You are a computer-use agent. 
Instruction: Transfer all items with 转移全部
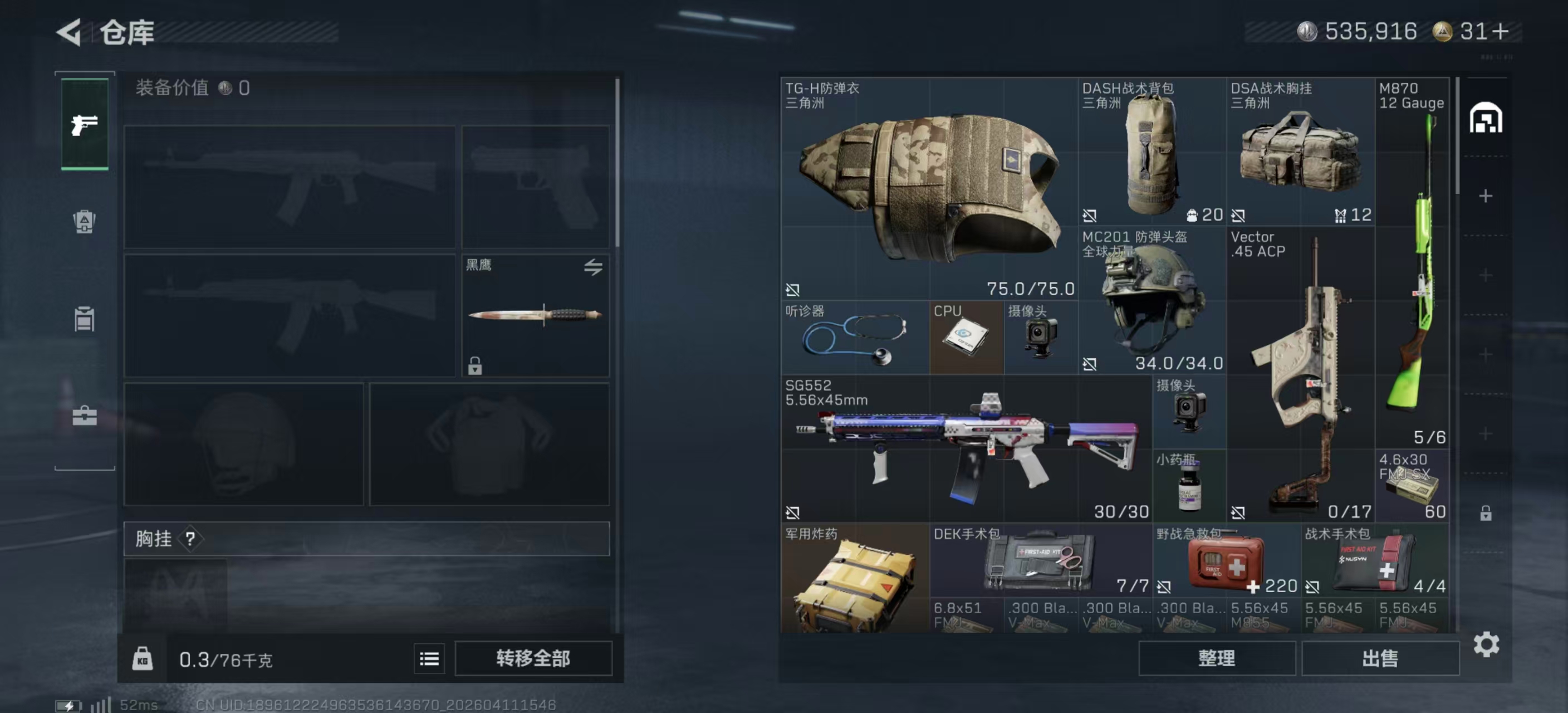533,658
